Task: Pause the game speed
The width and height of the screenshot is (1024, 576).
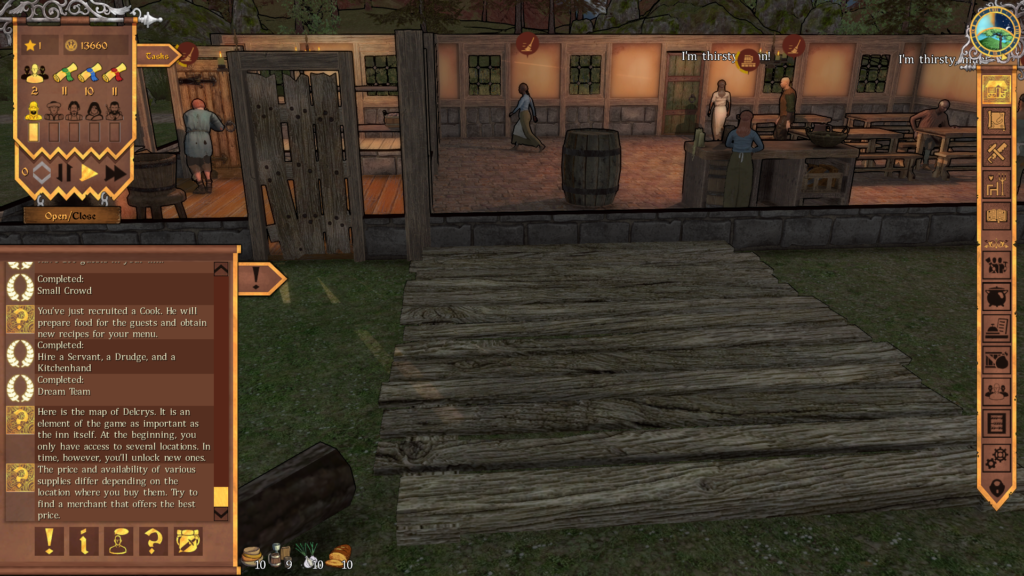Action: point(64,173)
